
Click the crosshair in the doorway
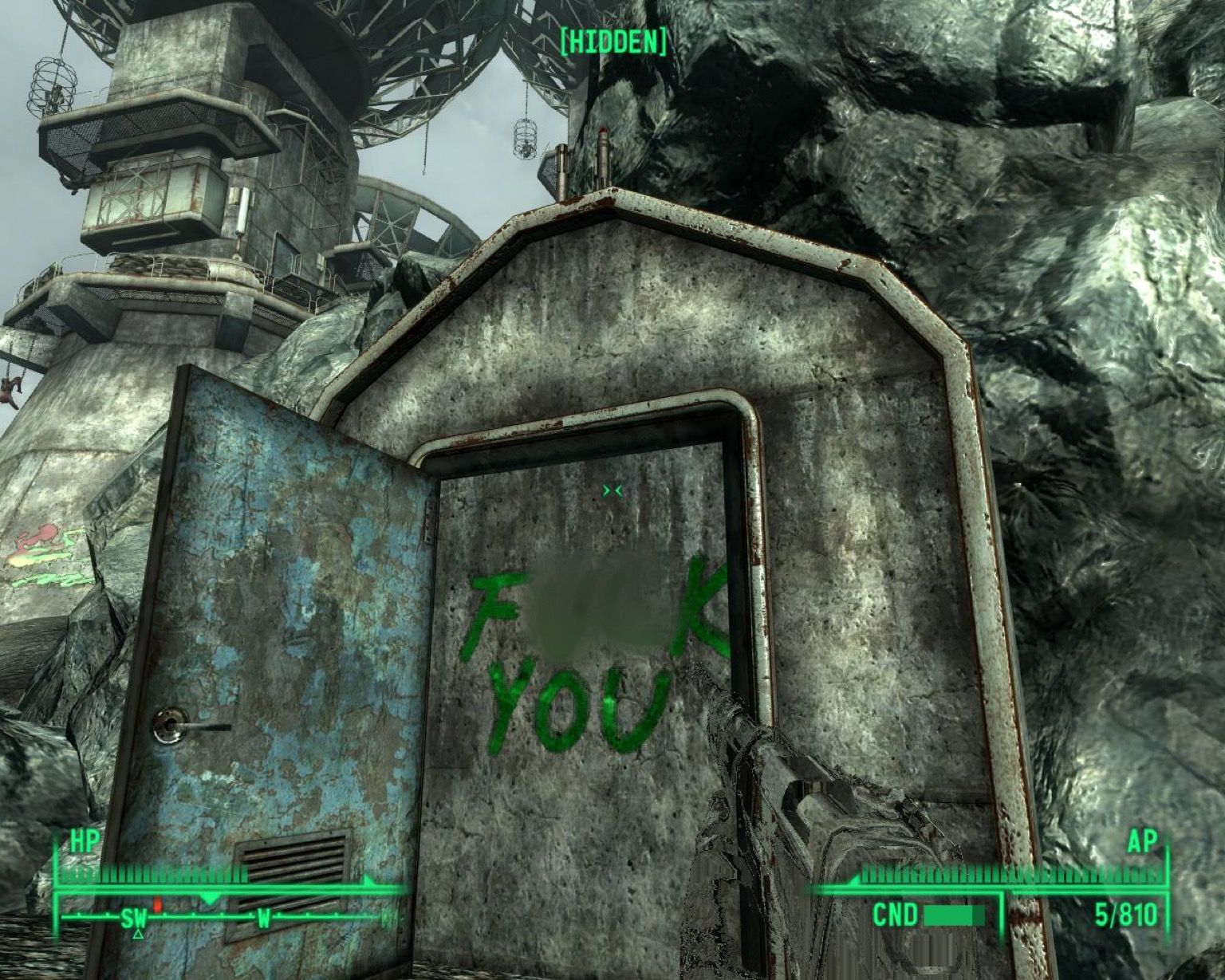612,490
